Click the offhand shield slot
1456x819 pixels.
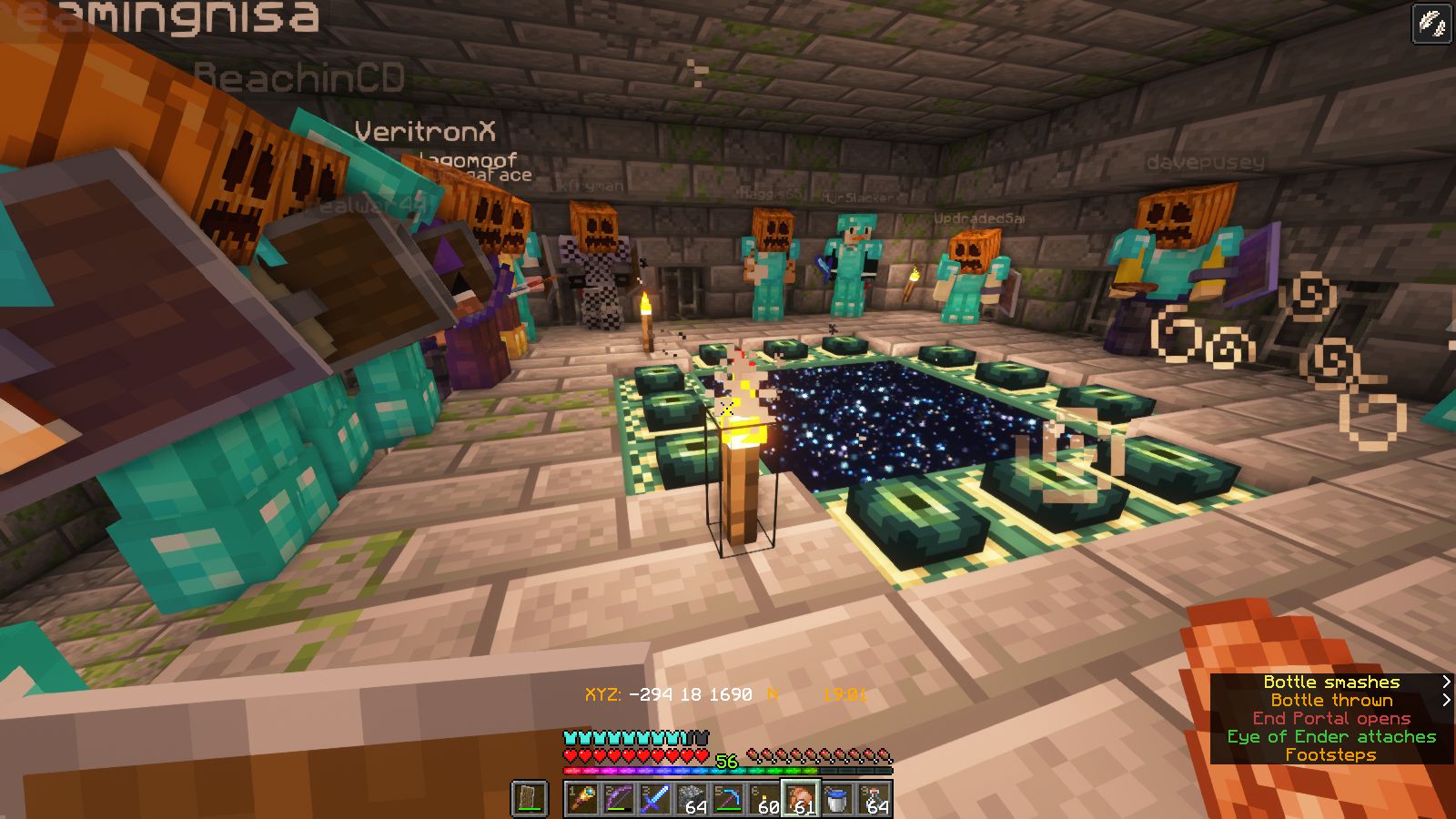tap(530, 799)
